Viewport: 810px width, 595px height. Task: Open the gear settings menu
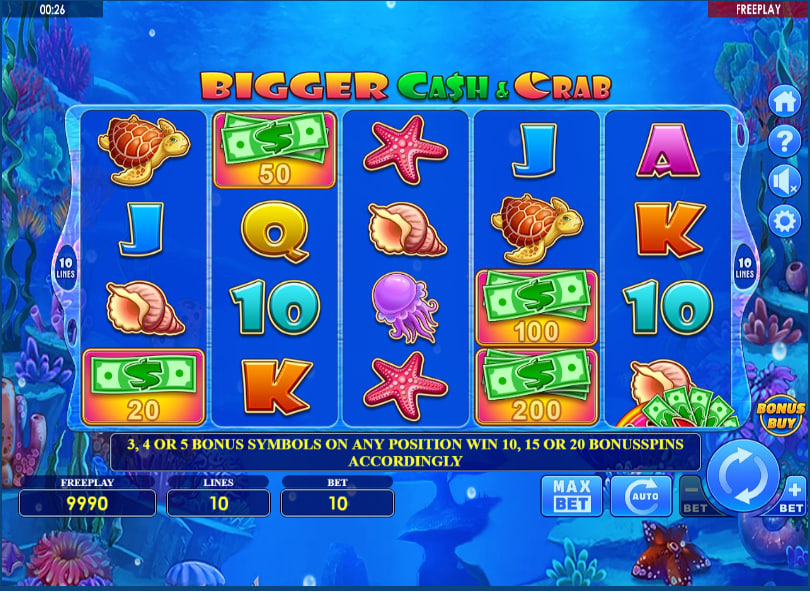(x=784, y=221)
